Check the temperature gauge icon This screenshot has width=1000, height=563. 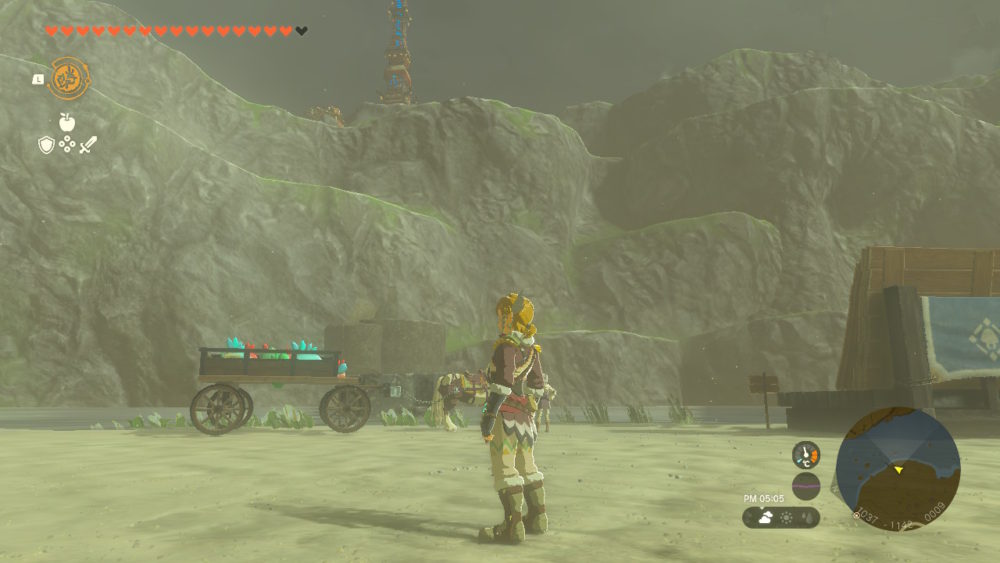[806, 455]
